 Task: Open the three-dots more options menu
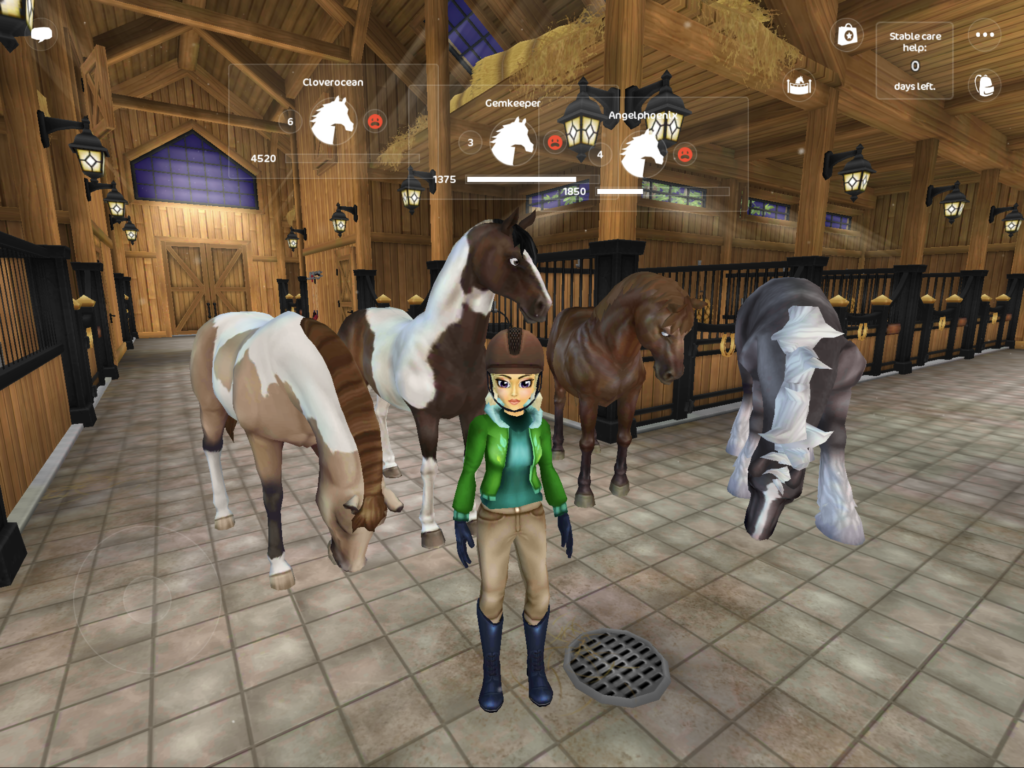point(985,35)
